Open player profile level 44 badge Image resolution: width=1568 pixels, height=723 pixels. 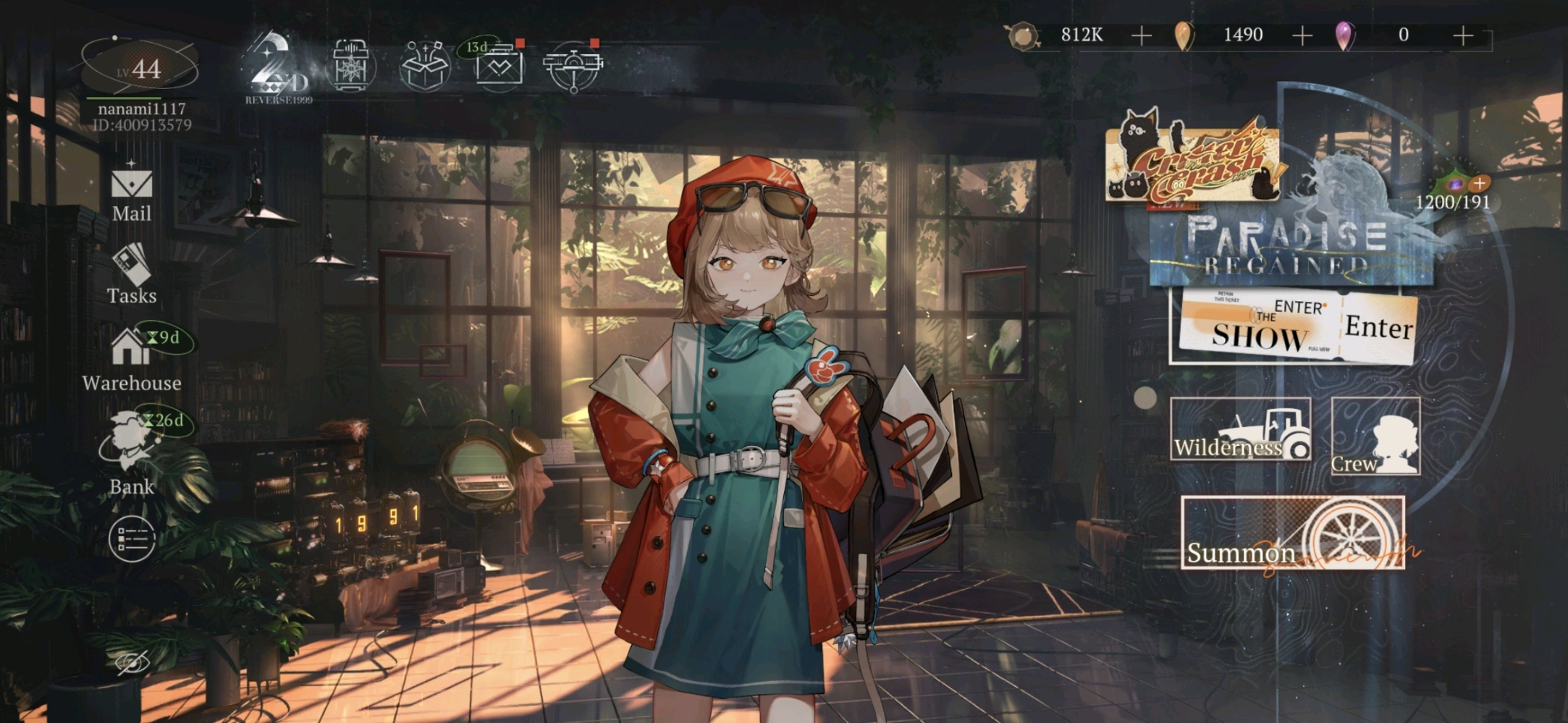click(139, 69)
